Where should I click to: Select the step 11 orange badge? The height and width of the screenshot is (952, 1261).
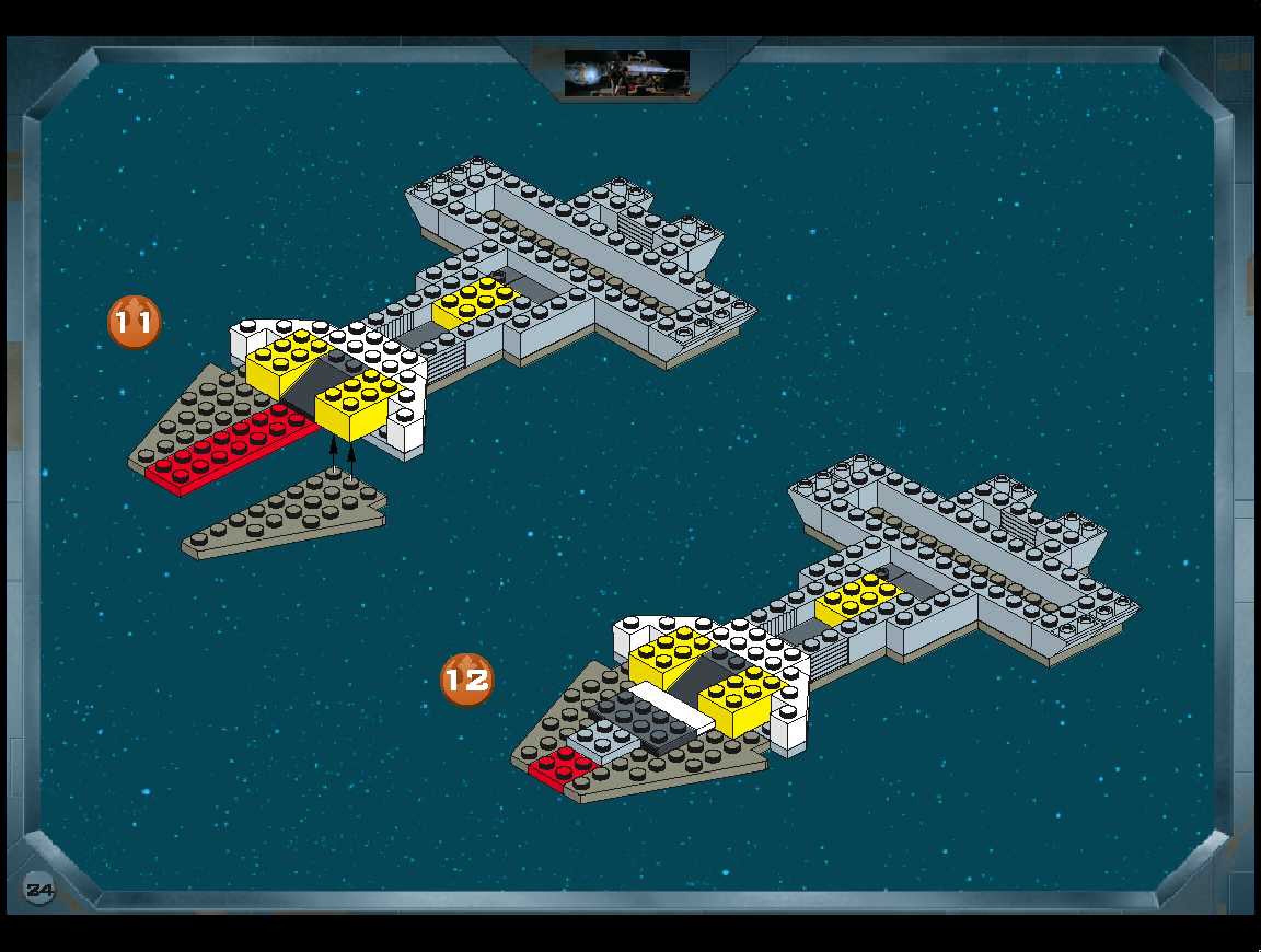point(134,322)
